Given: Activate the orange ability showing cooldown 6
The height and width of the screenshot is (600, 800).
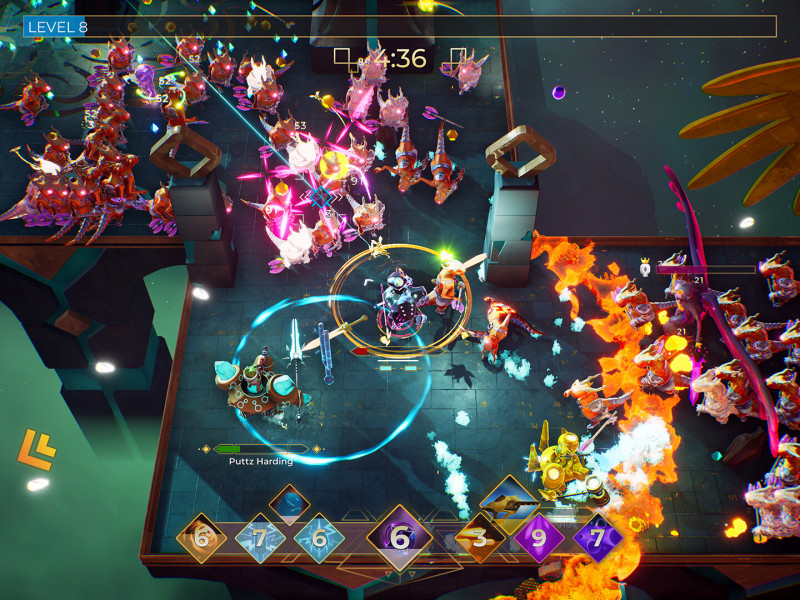Looking at the screenshot, I should (x=203, y=538).
